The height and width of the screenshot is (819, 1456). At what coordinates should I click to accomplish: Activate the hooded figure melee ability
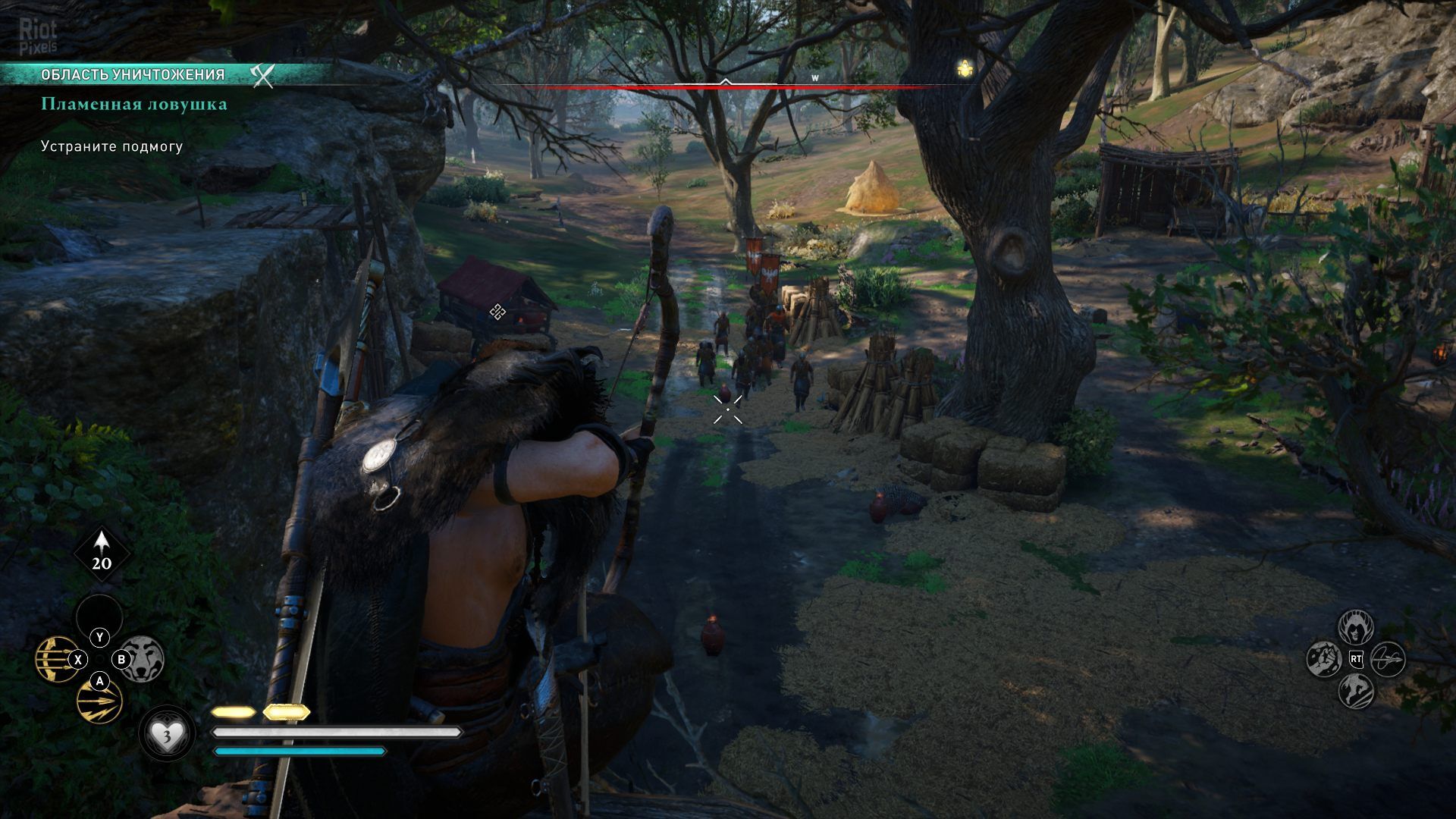[x=1356, y=627]
